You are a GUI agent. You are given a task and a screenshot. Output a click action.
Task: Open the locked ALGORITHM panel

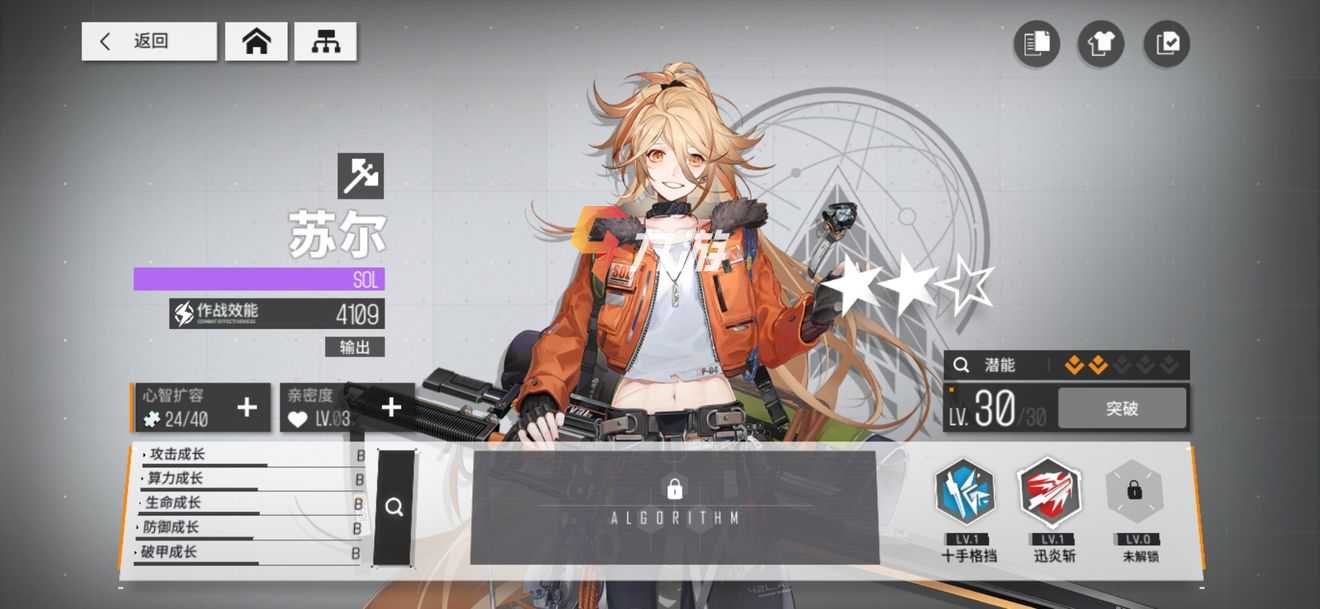pyautogui.click(x=675, y=505)
